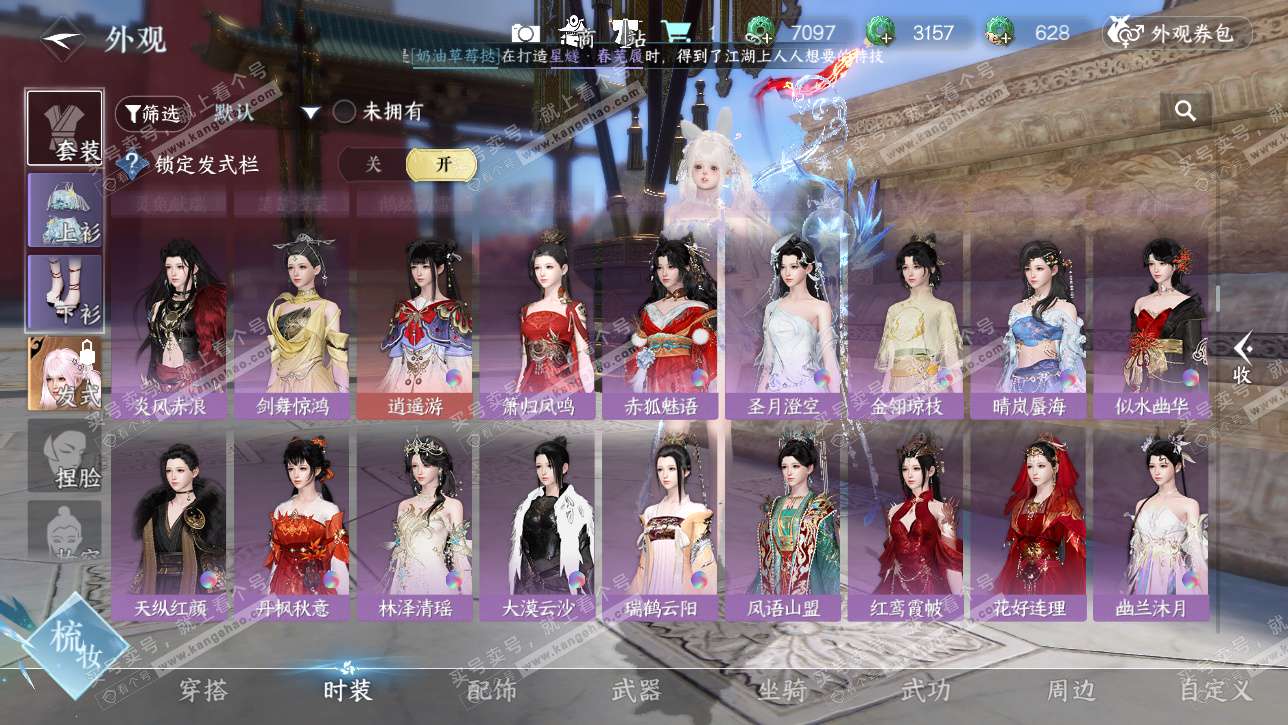Select the 套装 outfit set category

(65, 129)
